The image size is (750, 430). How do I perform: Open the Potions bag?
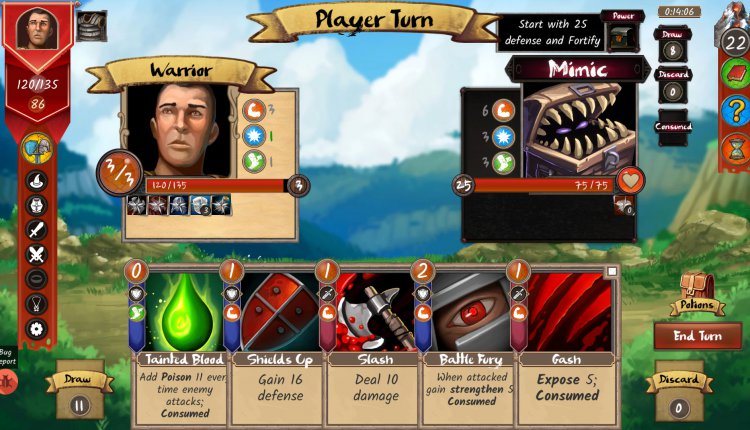pyautogui.click(x=697, y=291)
